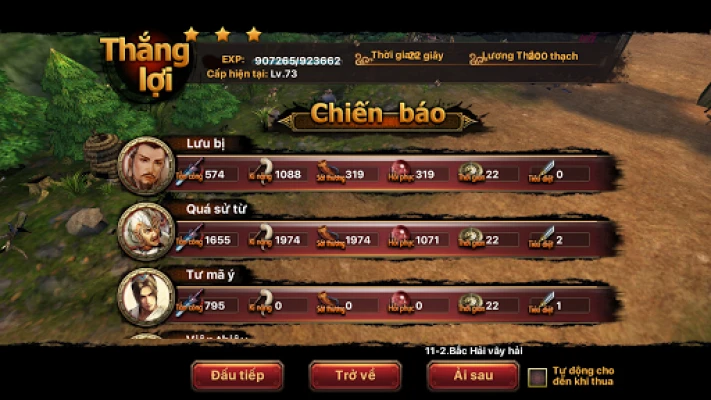Viewport: 711px width, 400px height.
Task: Choose Quá sử từ's hero portrait
Action: pos(146,231)
